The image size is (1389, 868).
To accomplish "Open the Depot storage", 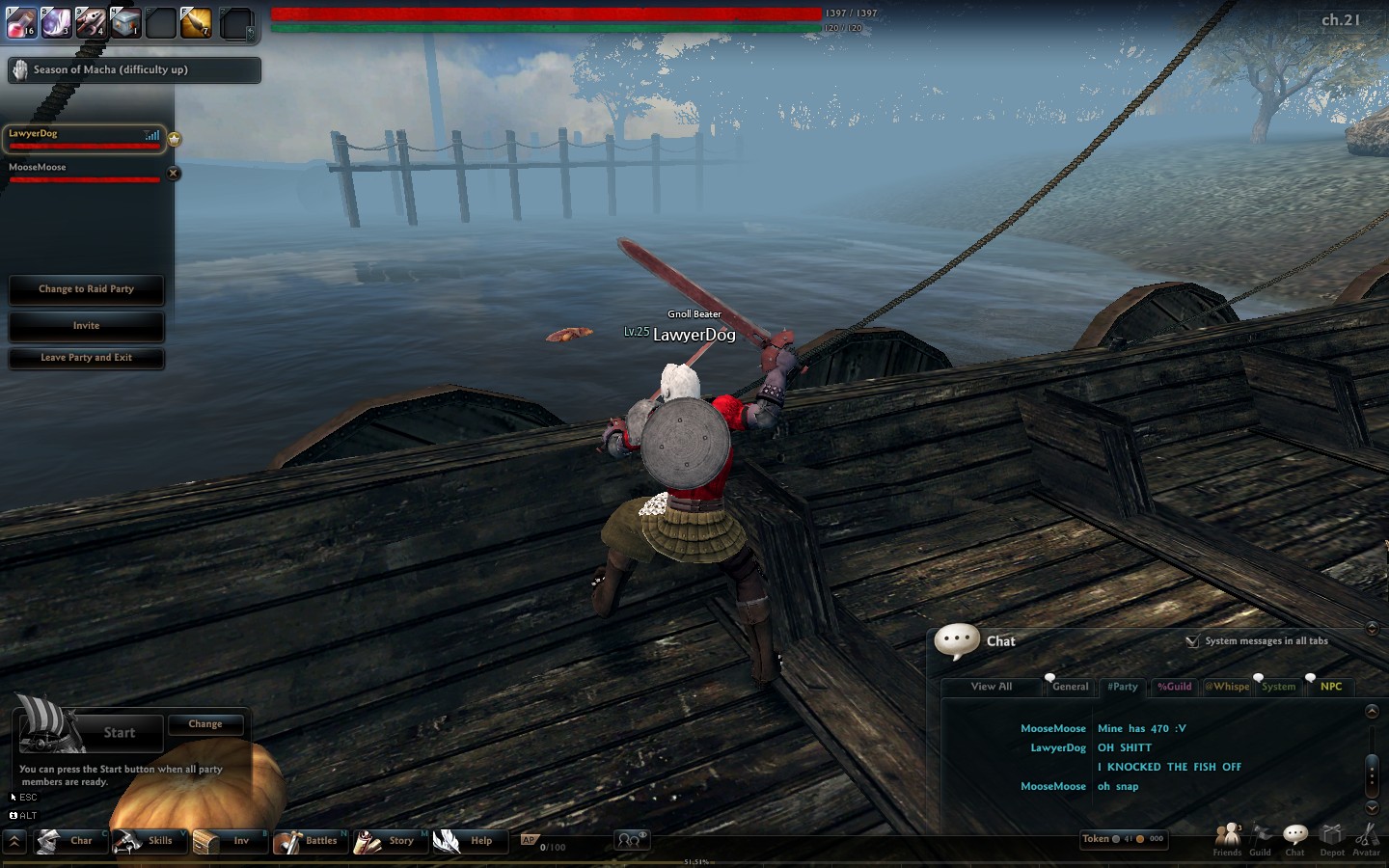I will coord(1332,837).
